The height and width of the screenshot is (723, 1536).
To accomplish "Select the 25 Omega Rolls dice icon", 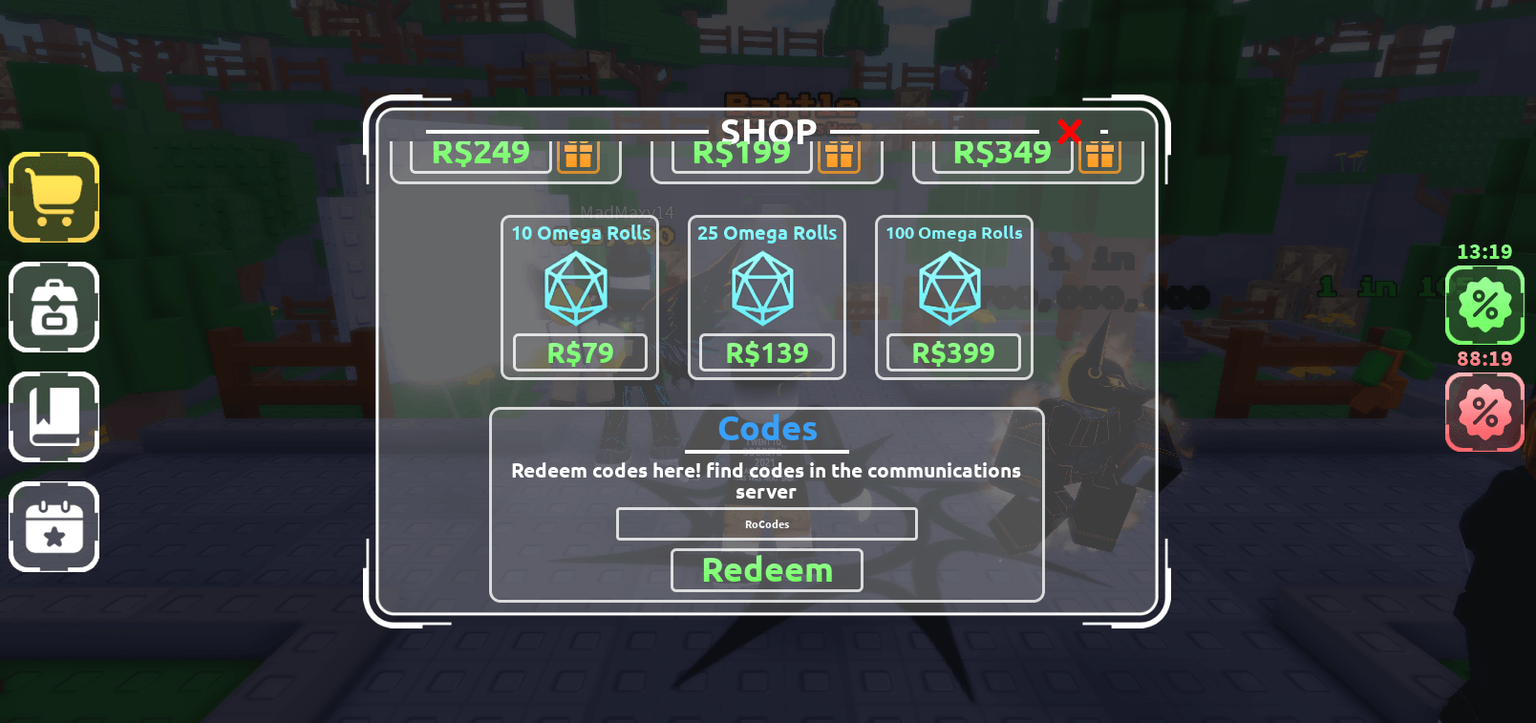I will [766, 290].
